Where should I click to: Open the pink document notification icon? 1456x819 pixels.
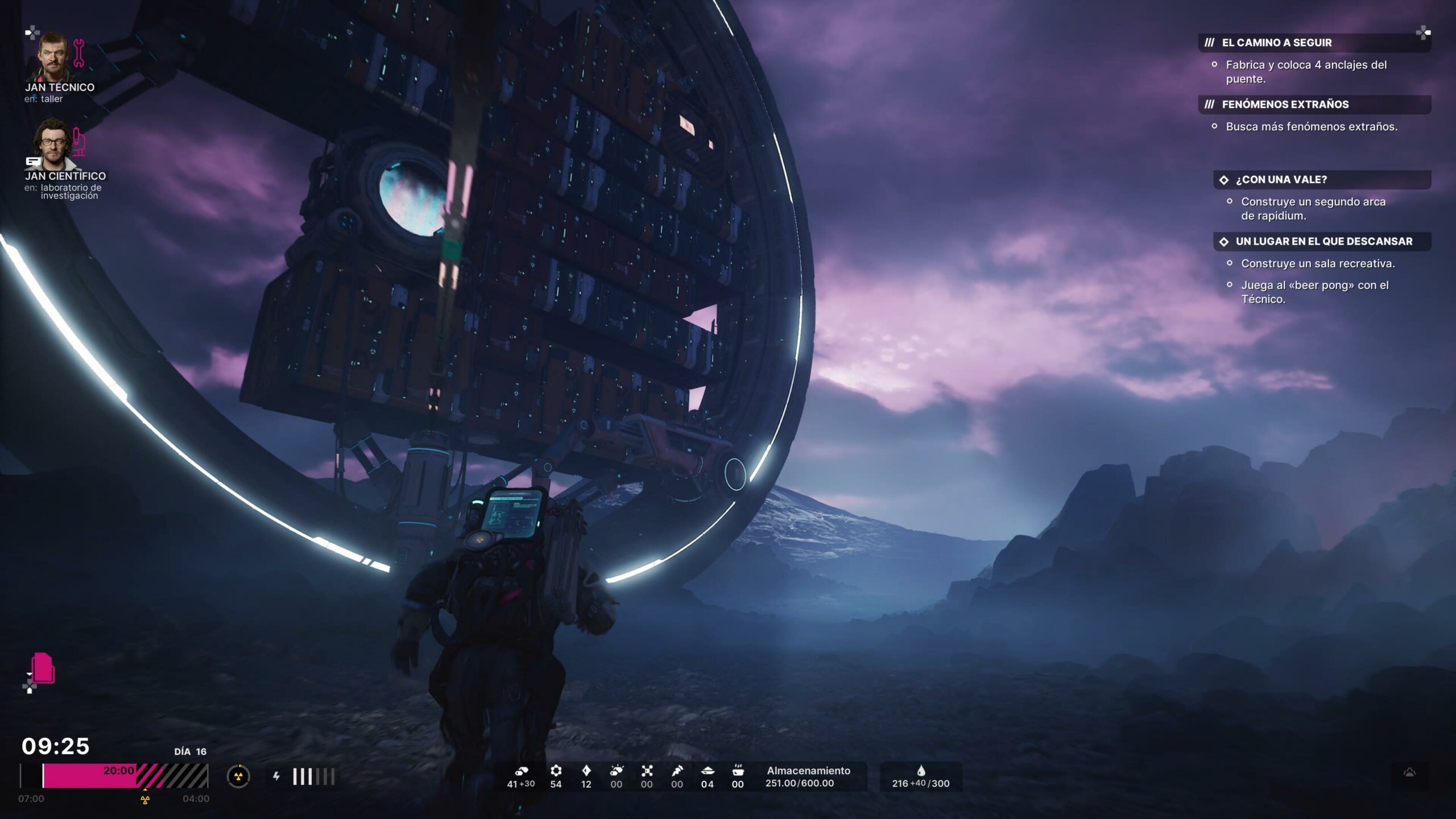coord(43,668)
